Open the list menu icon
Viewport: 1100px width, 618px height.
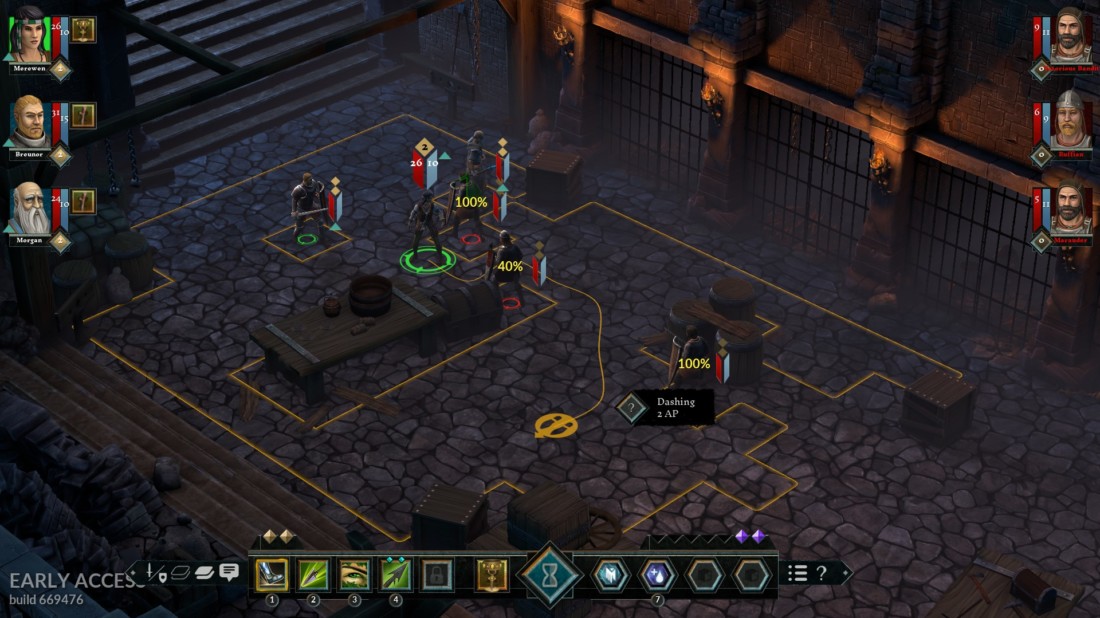point(797,573)
